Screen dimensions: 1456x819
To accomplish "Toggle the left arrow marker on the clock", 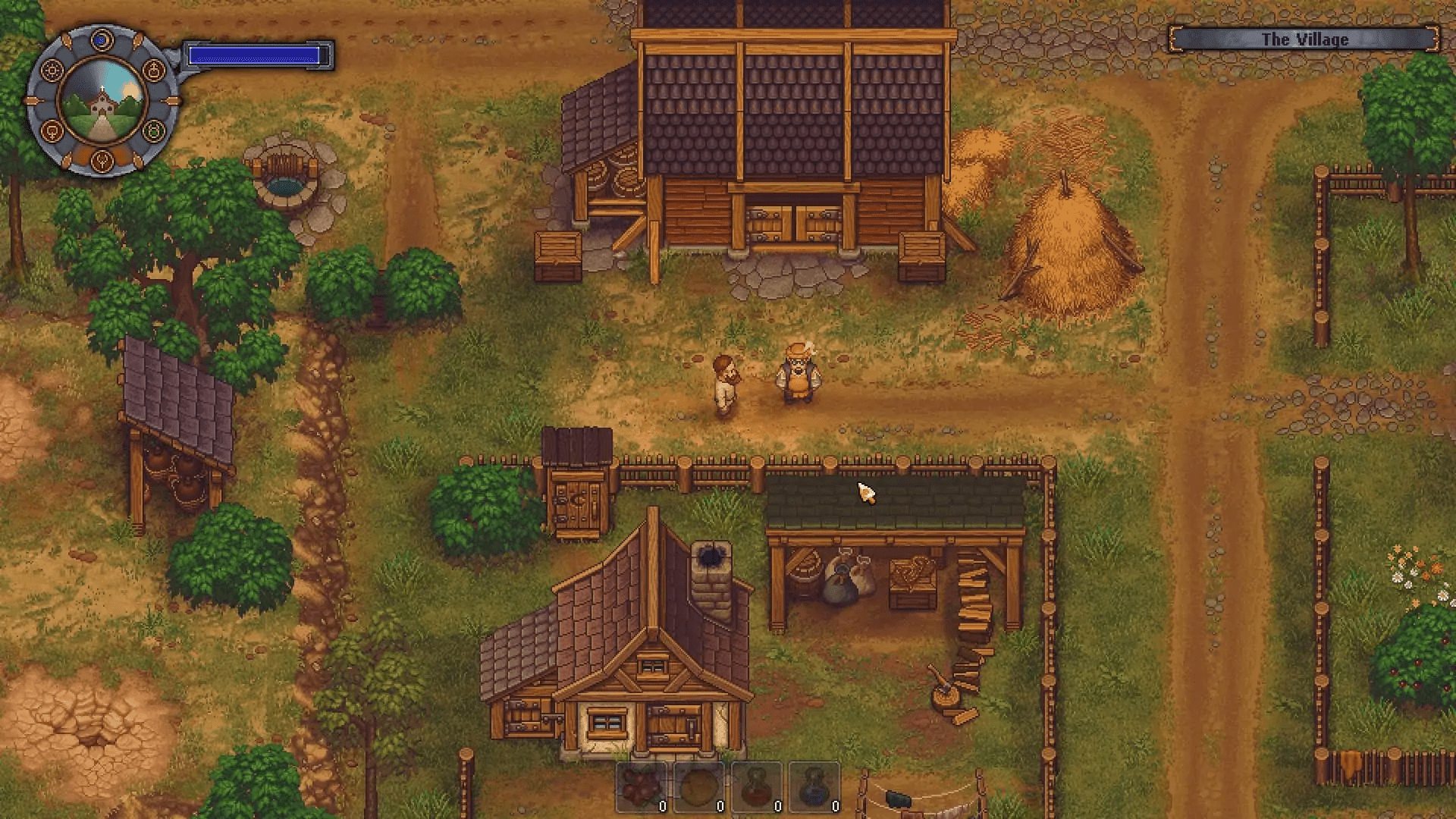I will (30, 99).
